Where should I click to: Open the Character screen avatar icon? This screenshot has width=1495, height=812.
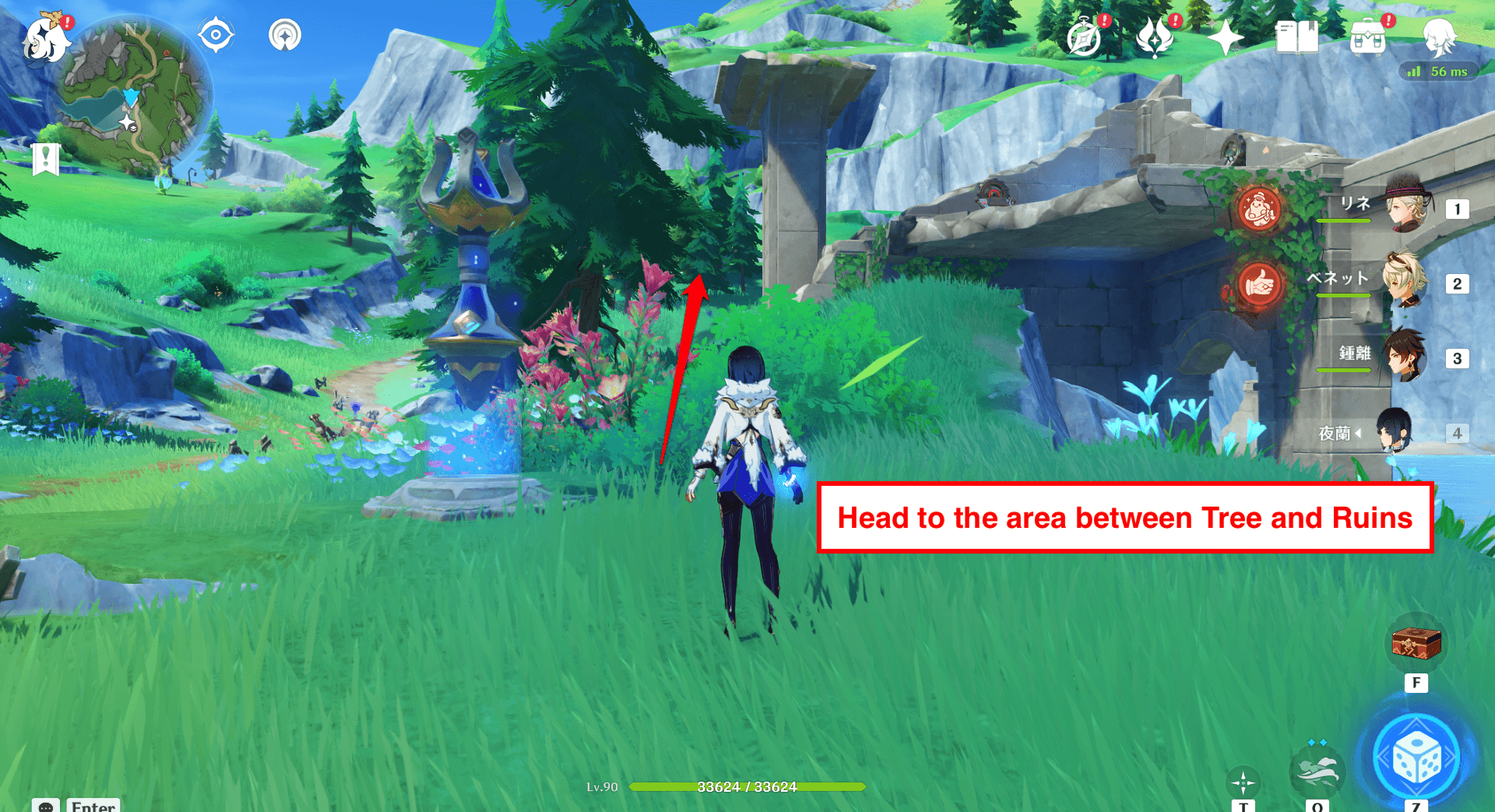(1440, 37)
